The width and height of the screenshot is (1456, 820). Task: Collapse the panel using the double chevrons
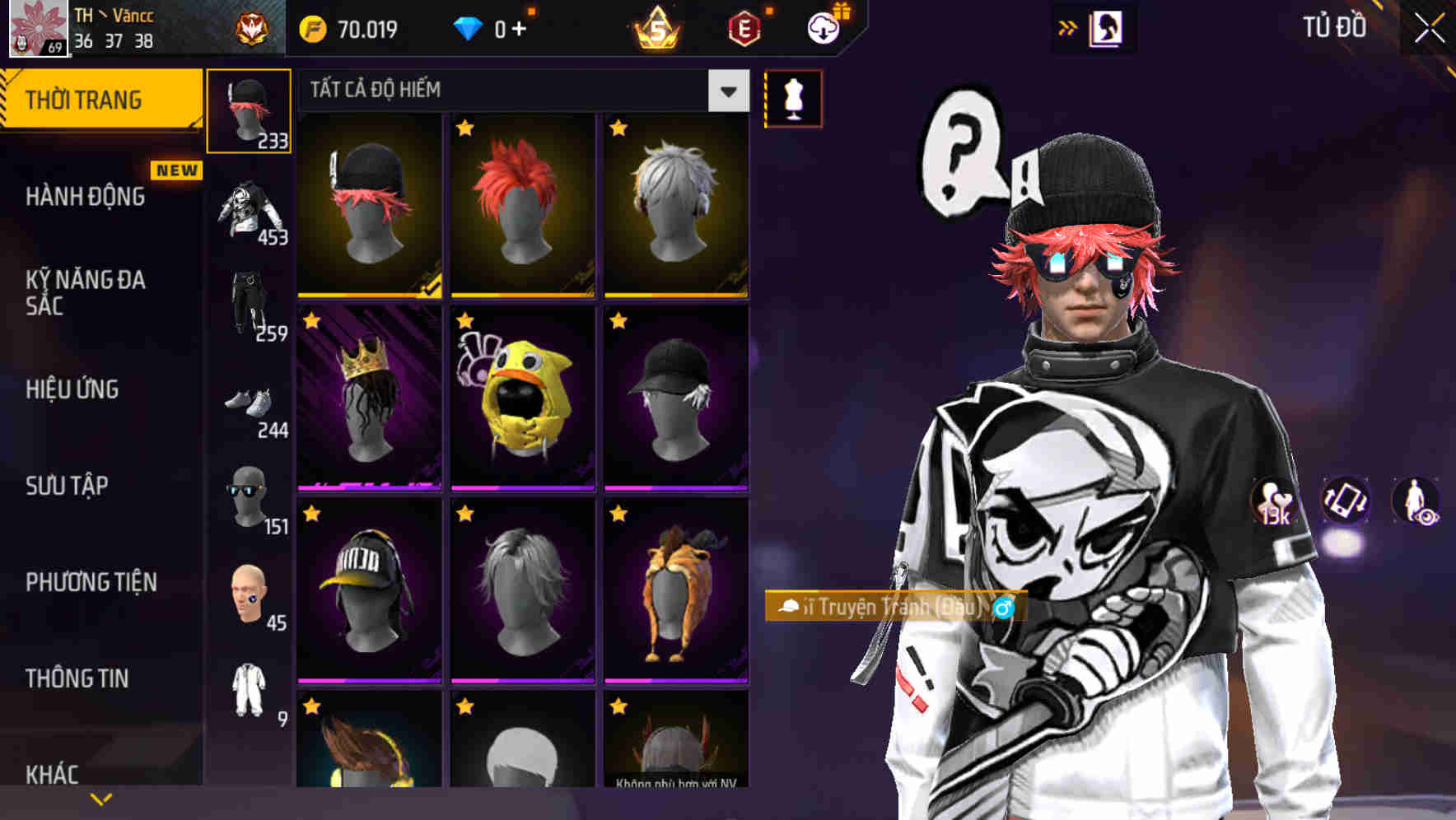pyautogui.click(x=1068, y=27)
